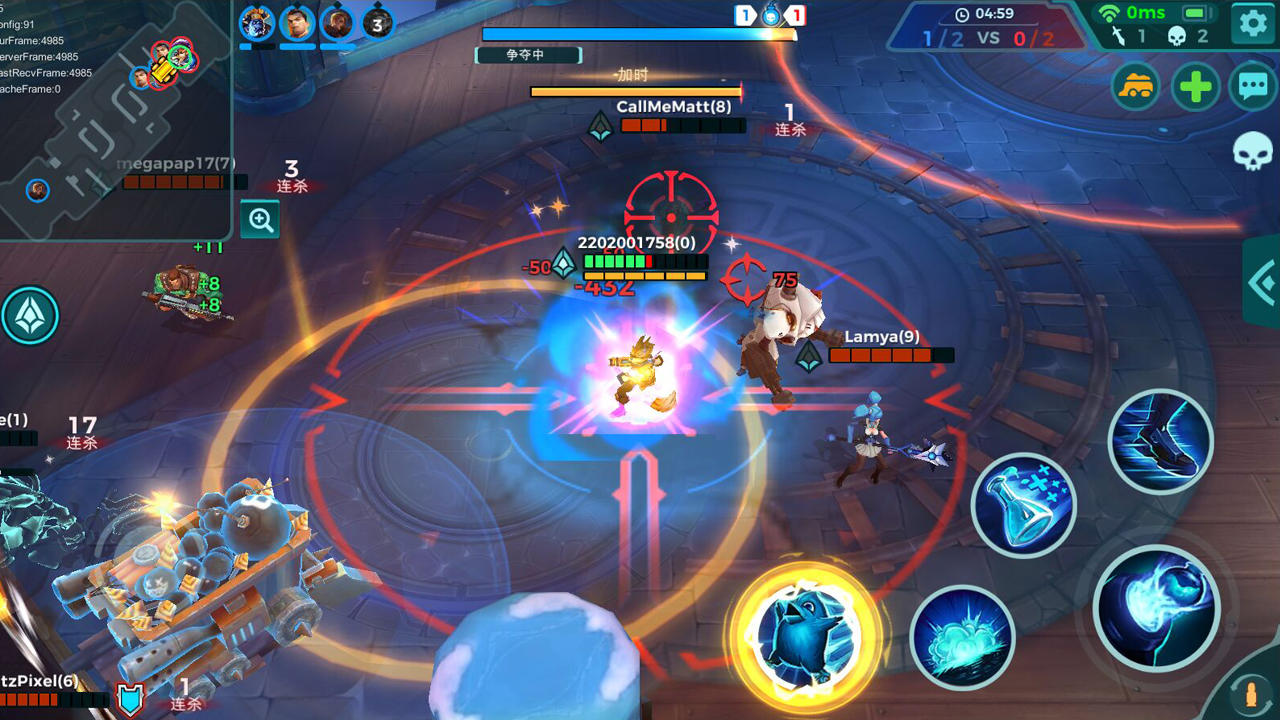The height and width of the screenshot is (720, 1280).
Task: Activate the explosion ability icon
Action: click(966, 635)
